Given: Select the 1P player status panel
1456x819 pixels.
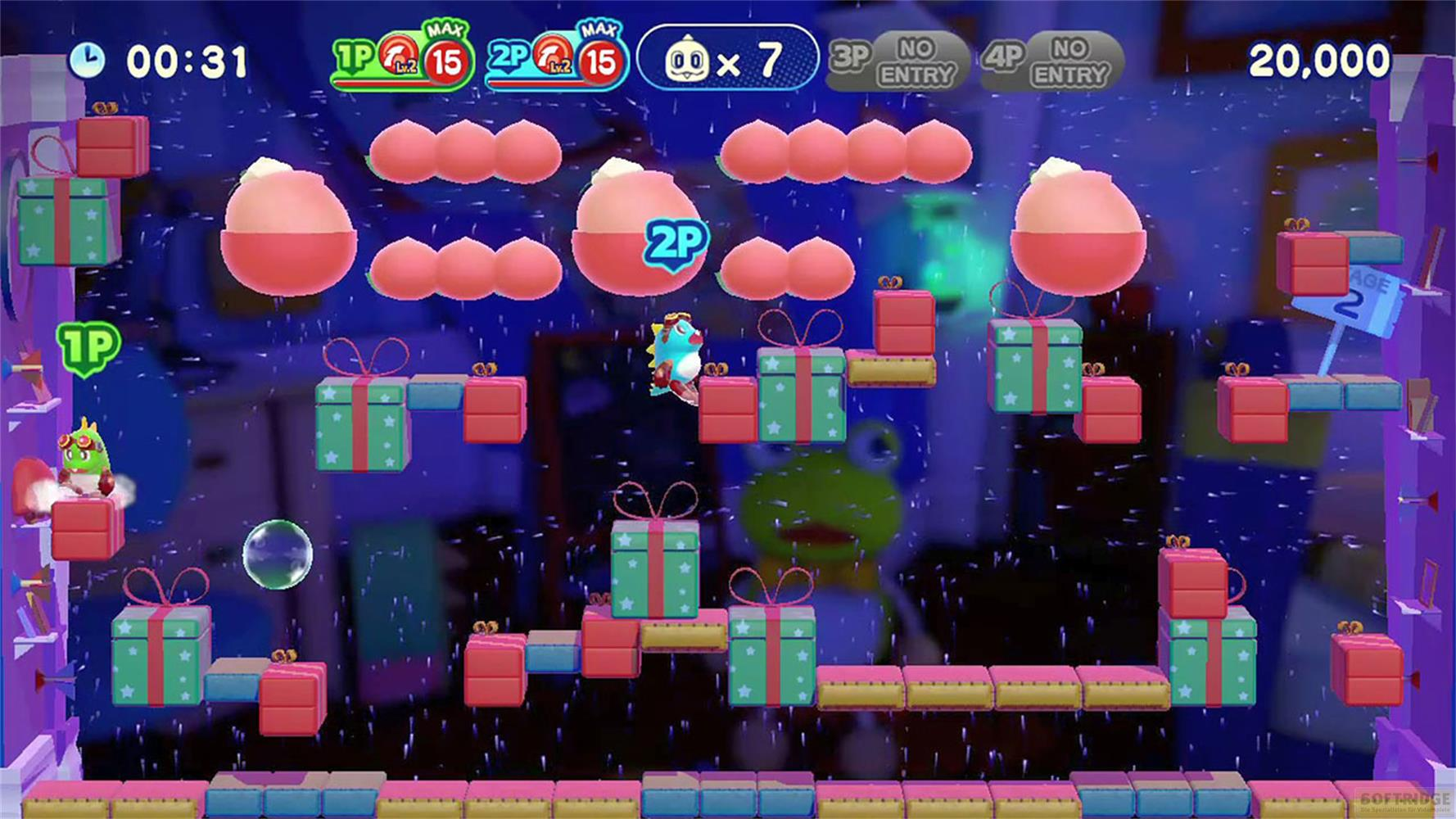Looking at the screenshot, I should pos(402,58).
